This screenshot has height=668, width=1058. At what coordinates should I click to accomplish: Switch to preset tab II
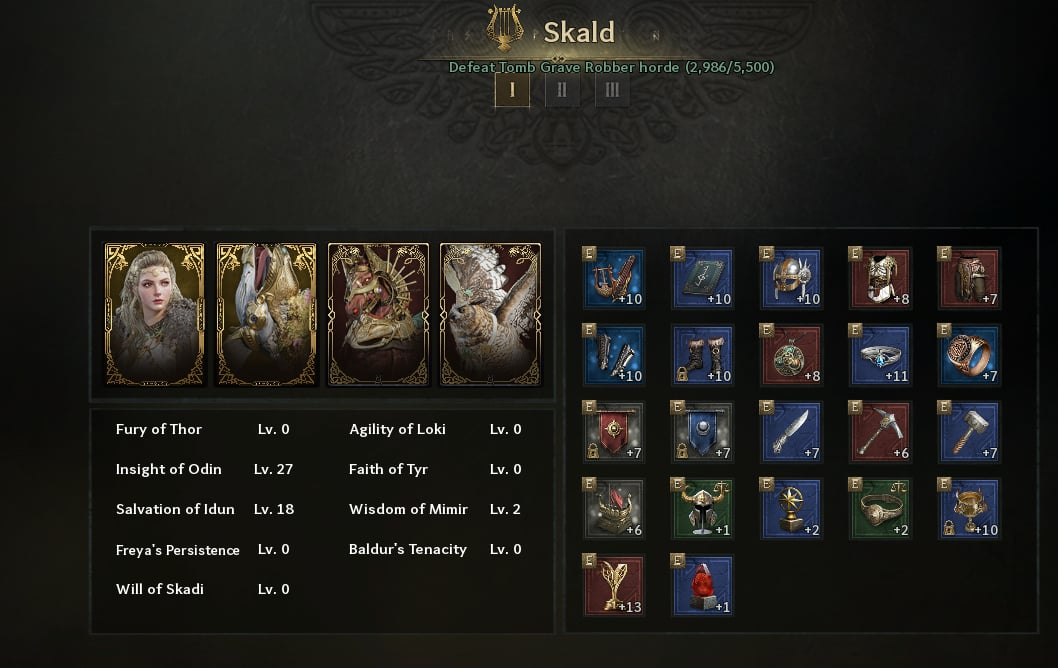pyautogui.click(x=562, y=91)
